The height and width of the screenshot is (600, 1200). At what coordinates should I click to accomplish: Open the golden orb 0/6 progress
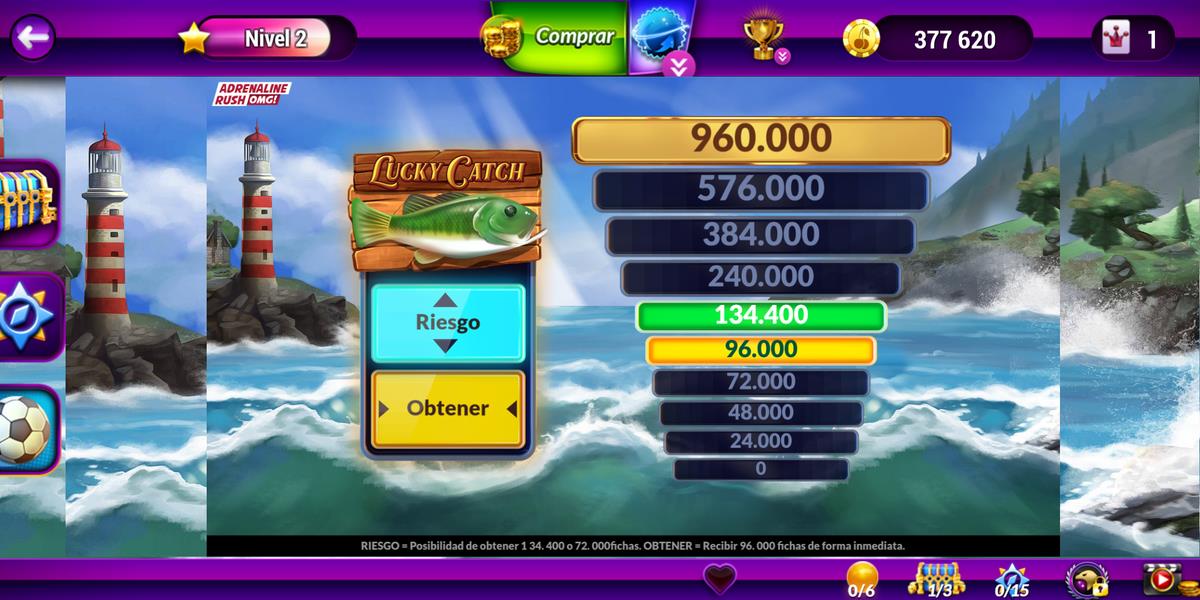pos(862,579)
